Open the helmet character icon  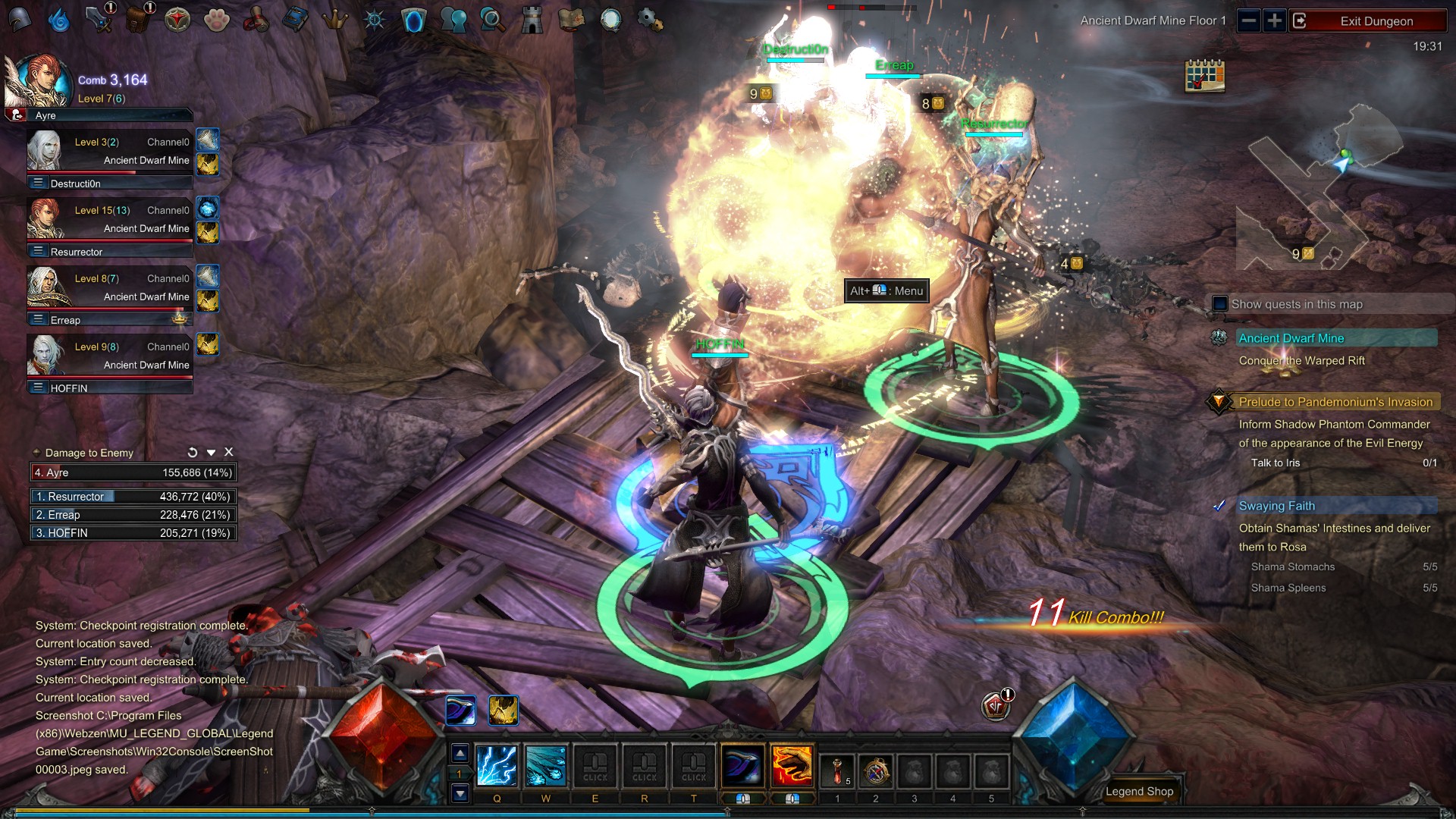point(20,20)
